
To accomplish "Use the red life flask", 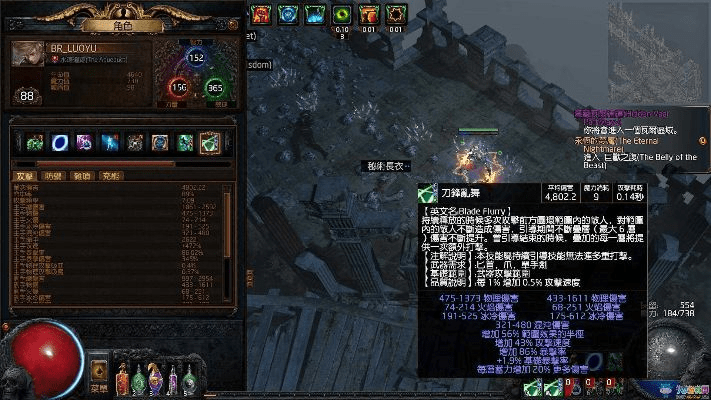I will 123,379.
